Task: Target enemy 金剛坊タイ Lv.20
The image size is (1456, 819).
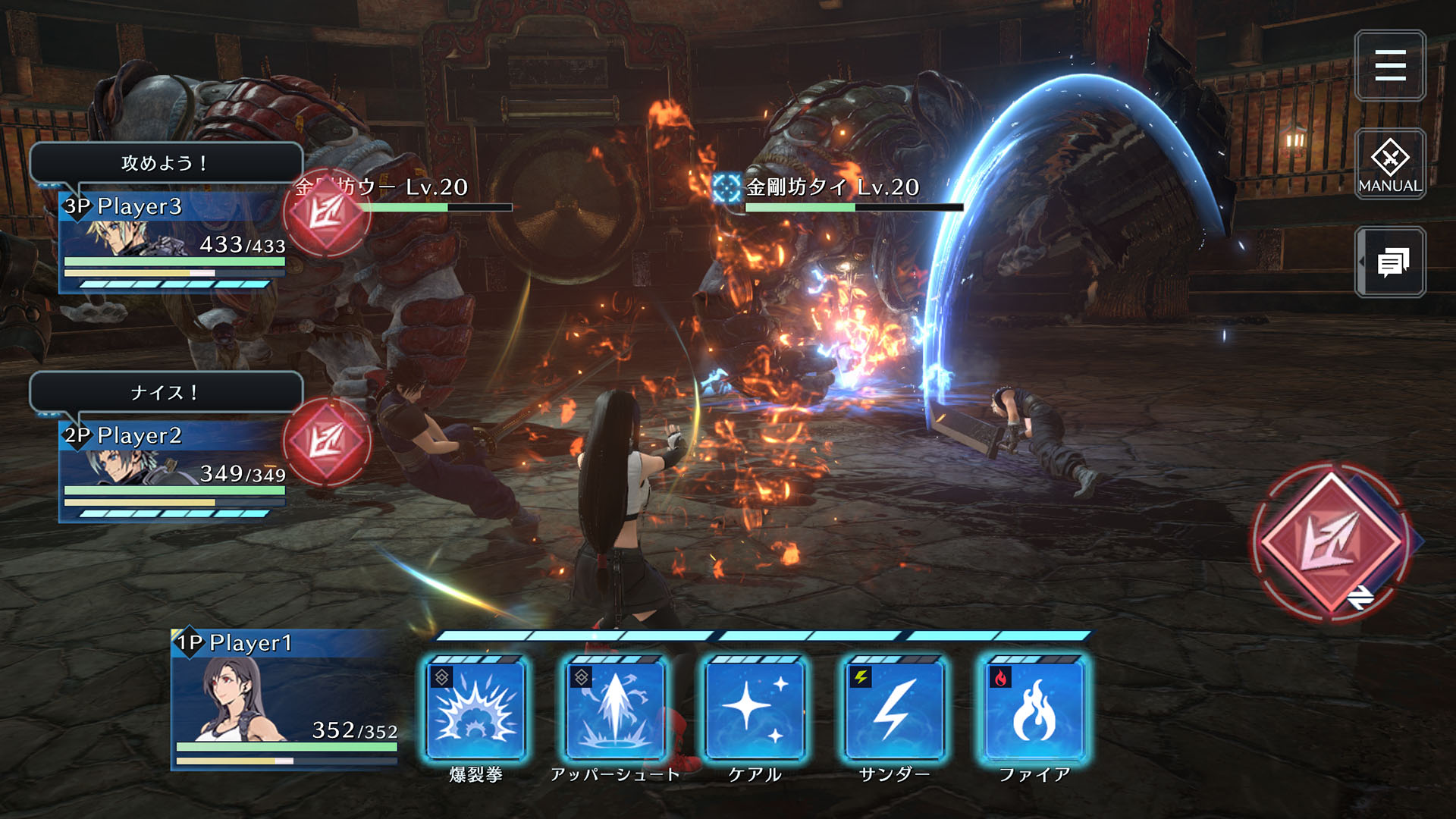Action: click(x=833, y=188)
